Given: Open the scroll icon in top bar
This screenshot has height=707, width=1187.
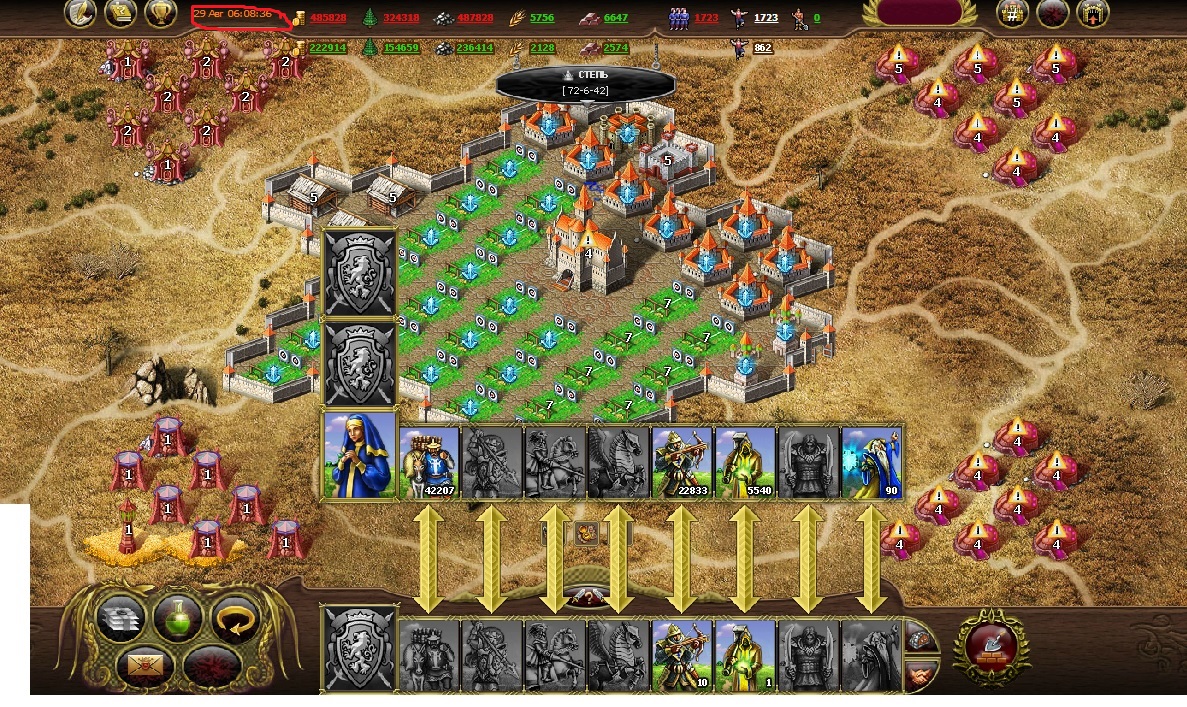Looking at the screenshot, I should coord(121,13).
